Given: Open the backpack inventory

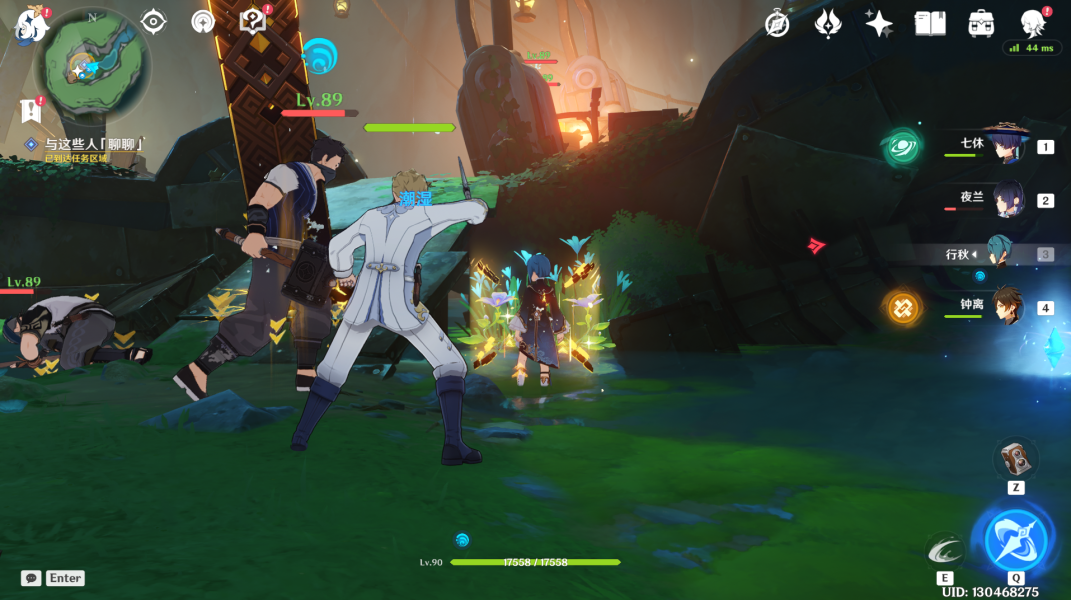Looking at the screenshot, I should (x=981, y=24).
